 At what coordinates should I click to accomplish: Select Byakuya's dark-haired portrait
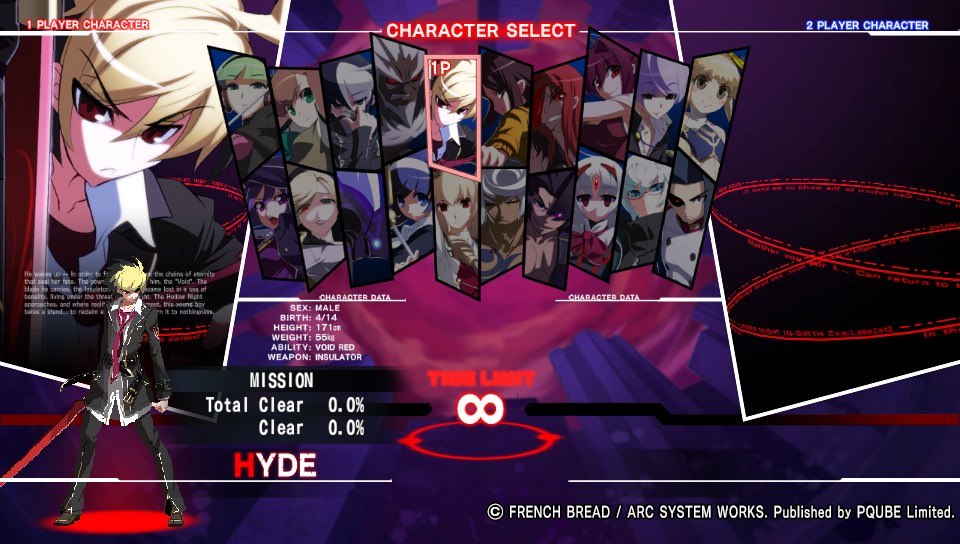click(x=350, y=110)
